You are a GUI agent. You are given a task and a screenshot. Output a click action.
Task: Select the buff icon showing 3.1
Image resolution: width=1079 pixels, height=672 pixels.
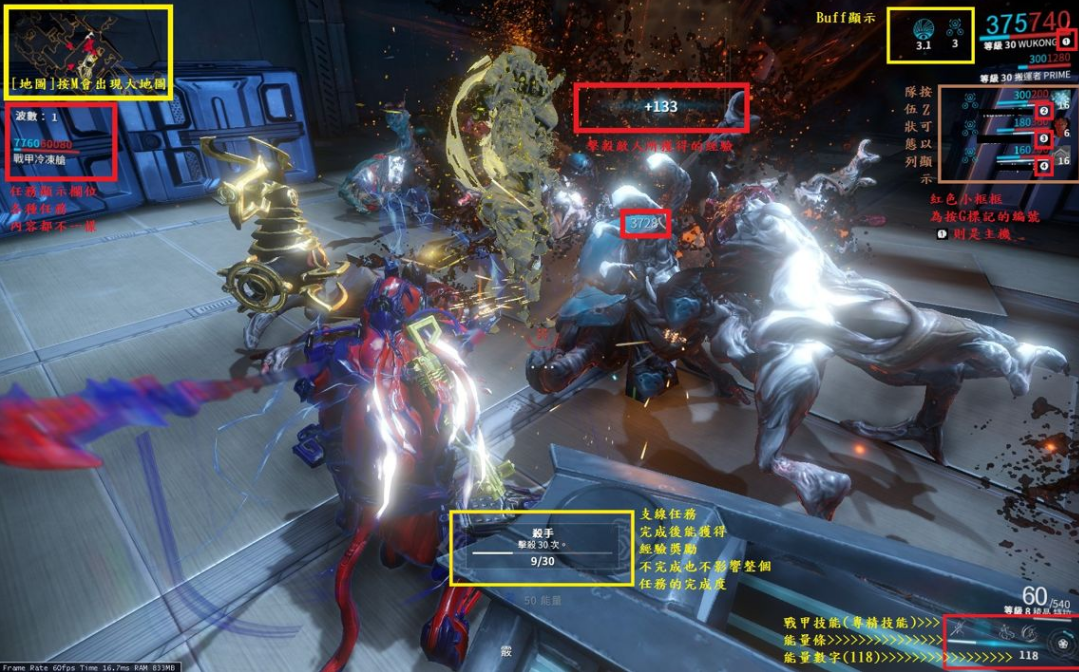click(924, 30)
